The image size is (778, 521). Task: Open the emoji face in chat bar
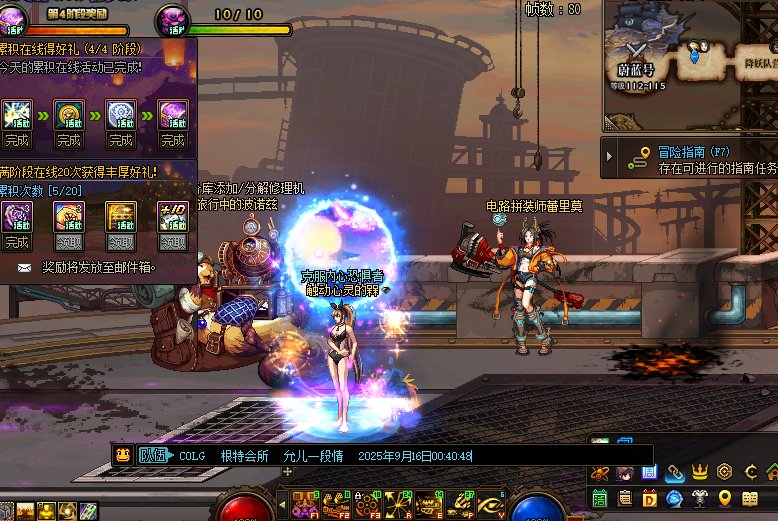[122, 455]
